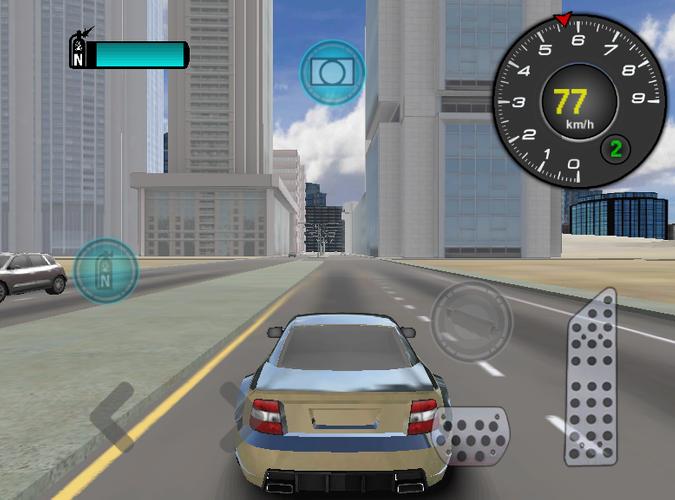This screenshot has width=675, height=500.
Task: Steer left with the left arrow
Action: (x=112, y=414)
